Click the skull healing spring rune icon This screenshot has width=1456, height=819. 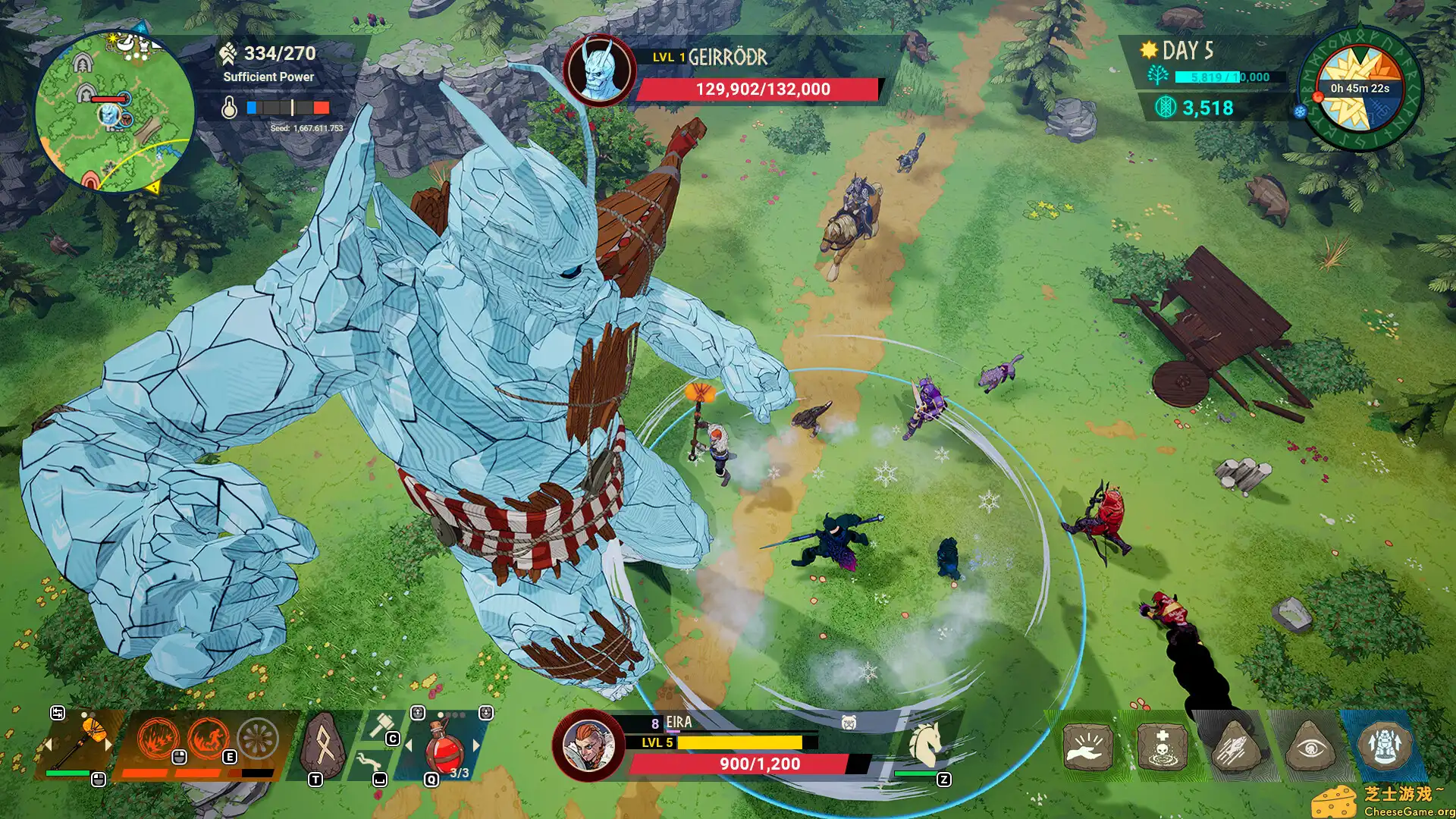pos(1162,746)
